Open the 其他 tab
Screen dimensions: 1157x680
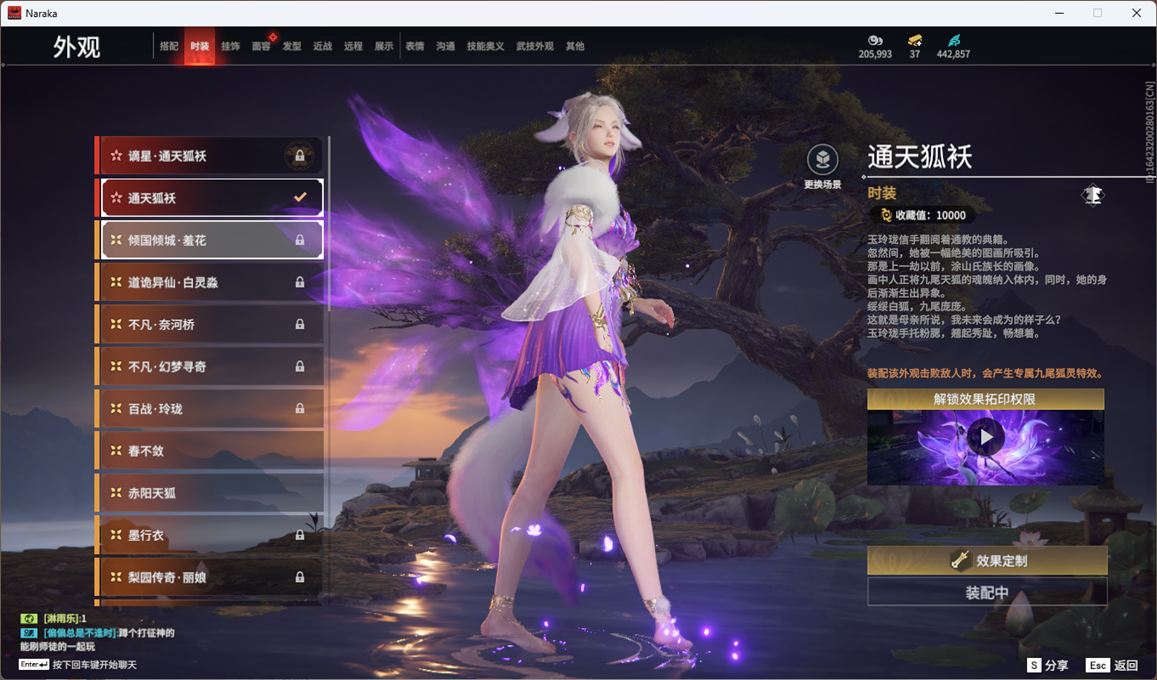coord(575,46)
